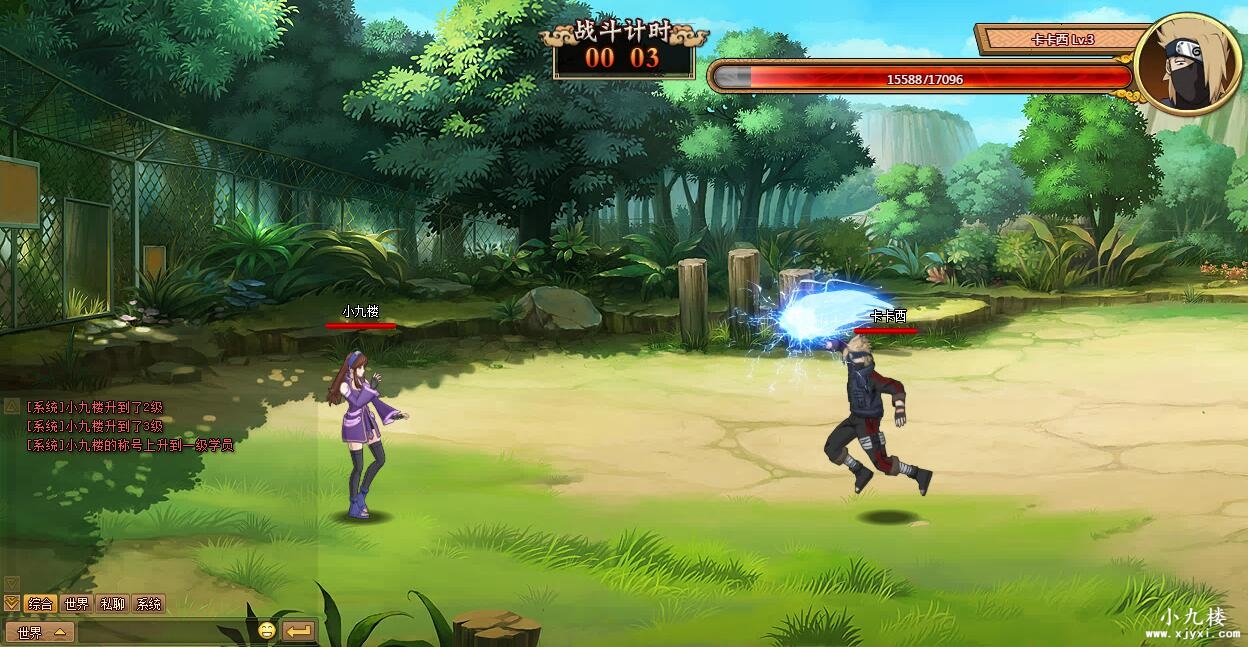Image resolution: width=1248 pixels, height=647 pixels.
Task: Switch to the 综合 chat tab
Action: [x=40, y=604]
